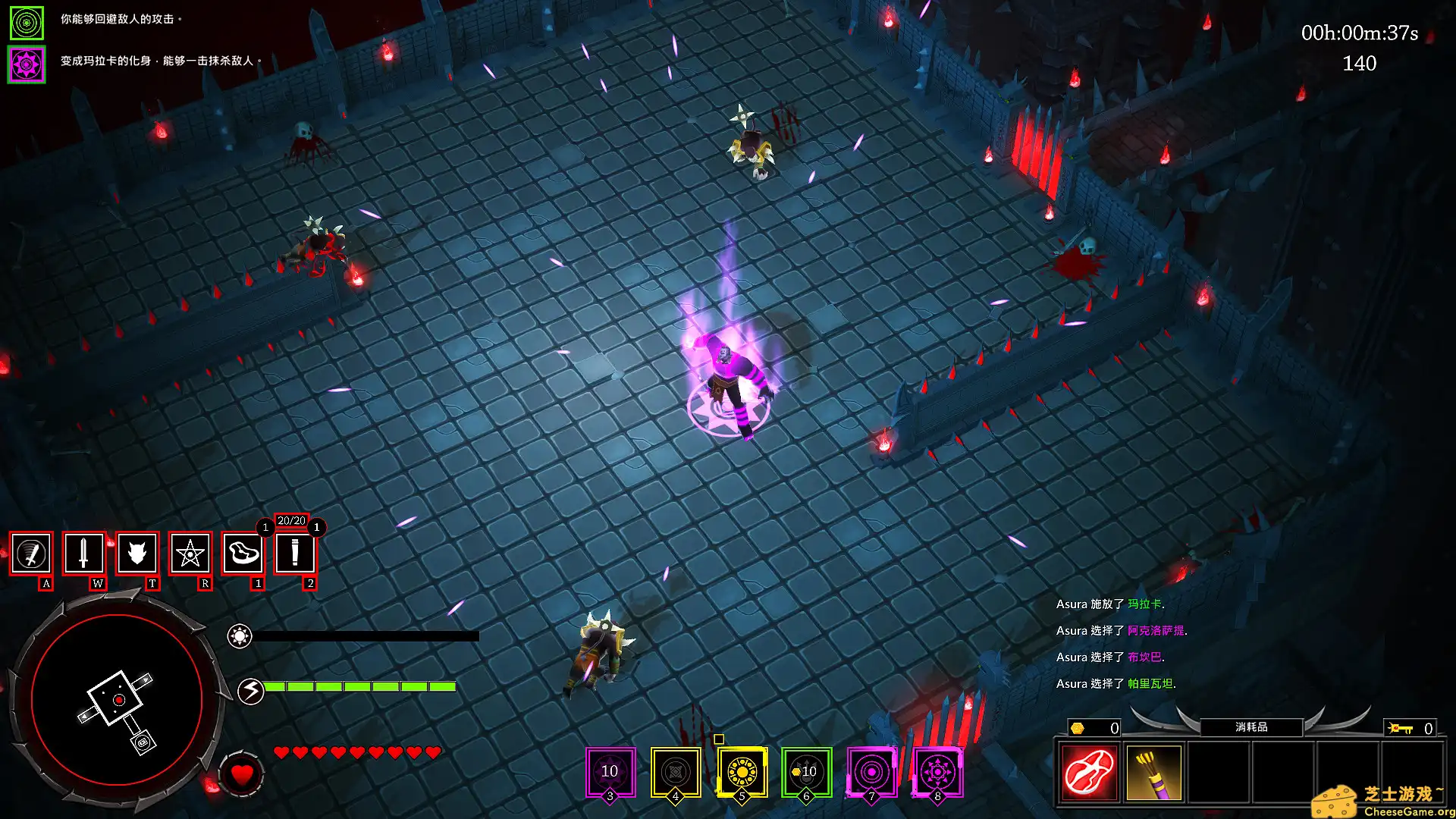Click the ointment item in skill slot 2

[x=296, y=554]
